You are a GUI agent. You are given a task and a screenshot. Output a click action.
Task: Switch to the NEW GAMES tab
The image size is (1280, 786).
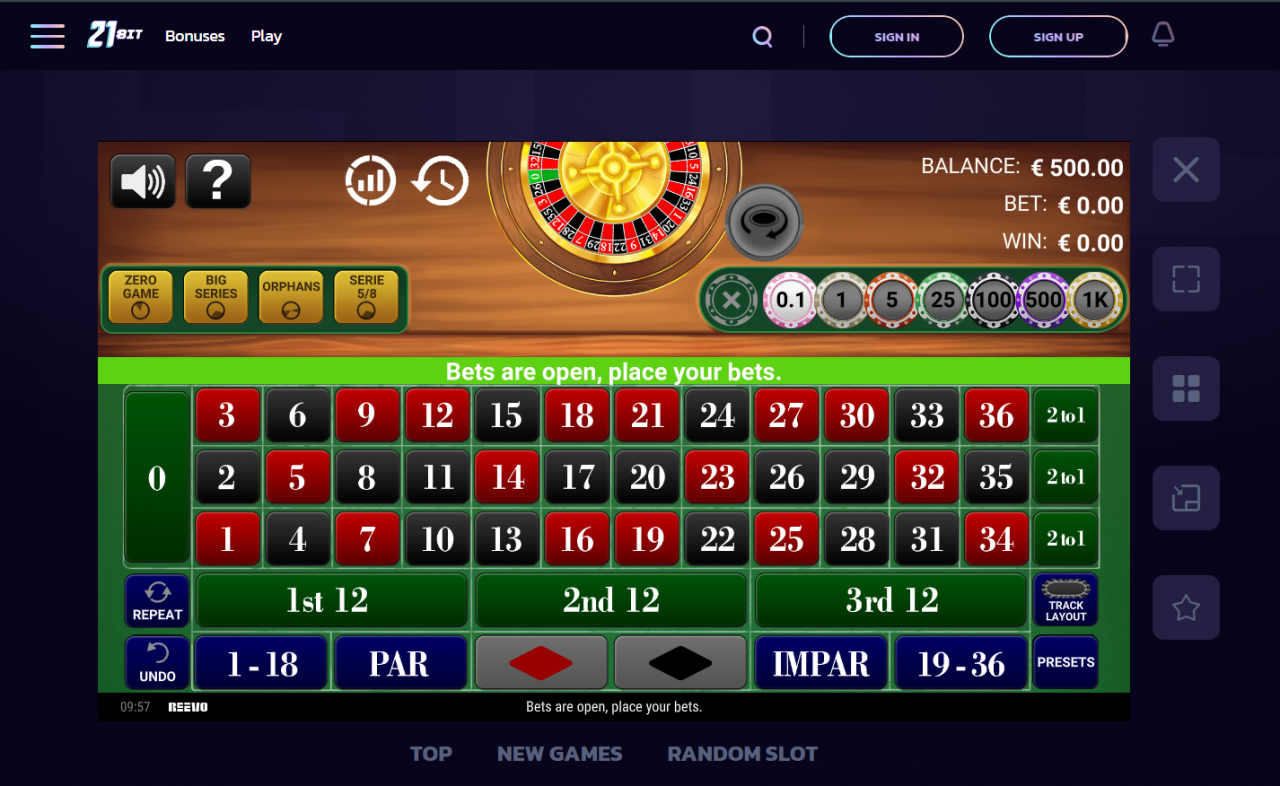tap(559, 753)
